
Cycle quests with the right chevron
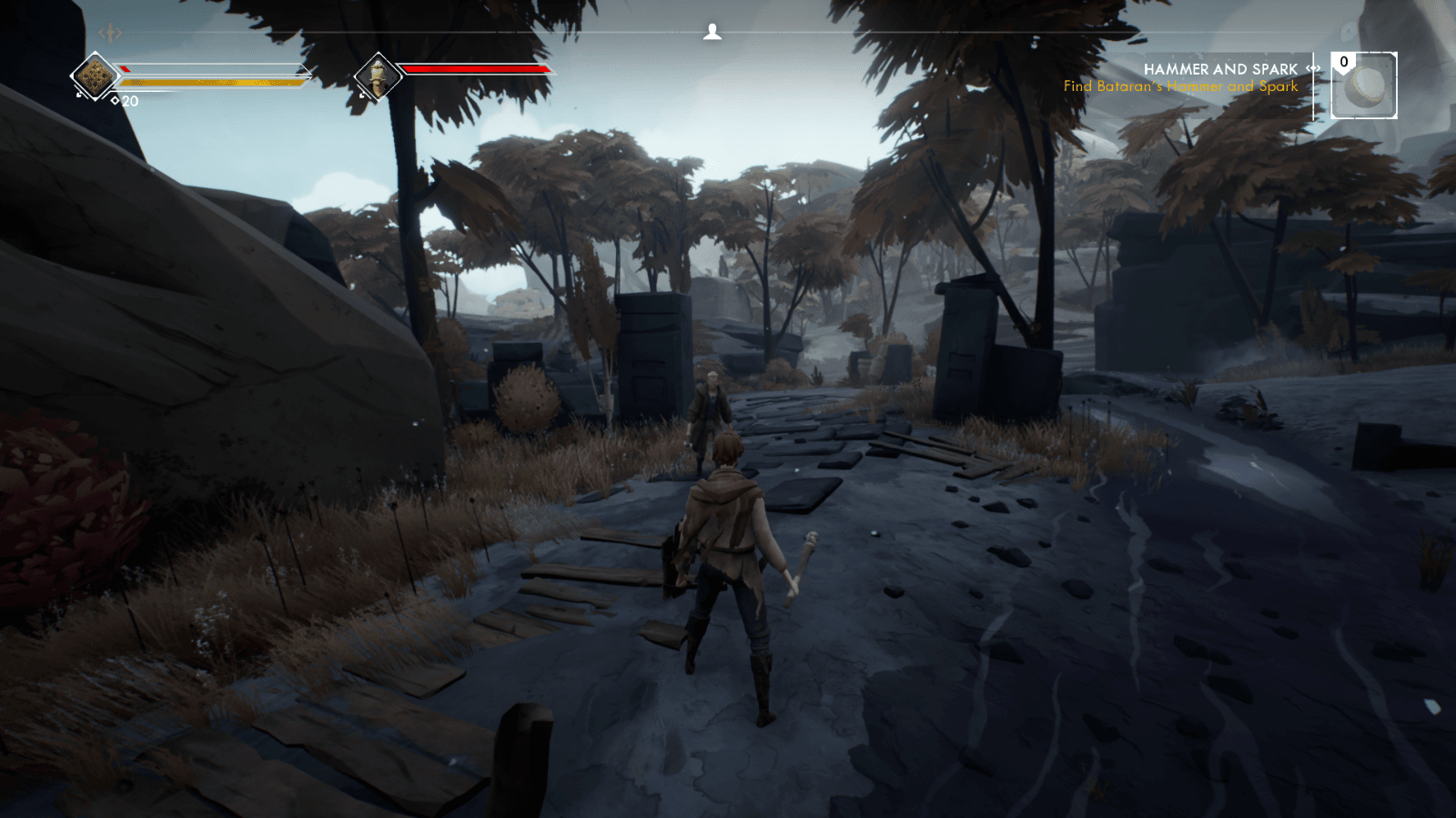coord(1319,69)
